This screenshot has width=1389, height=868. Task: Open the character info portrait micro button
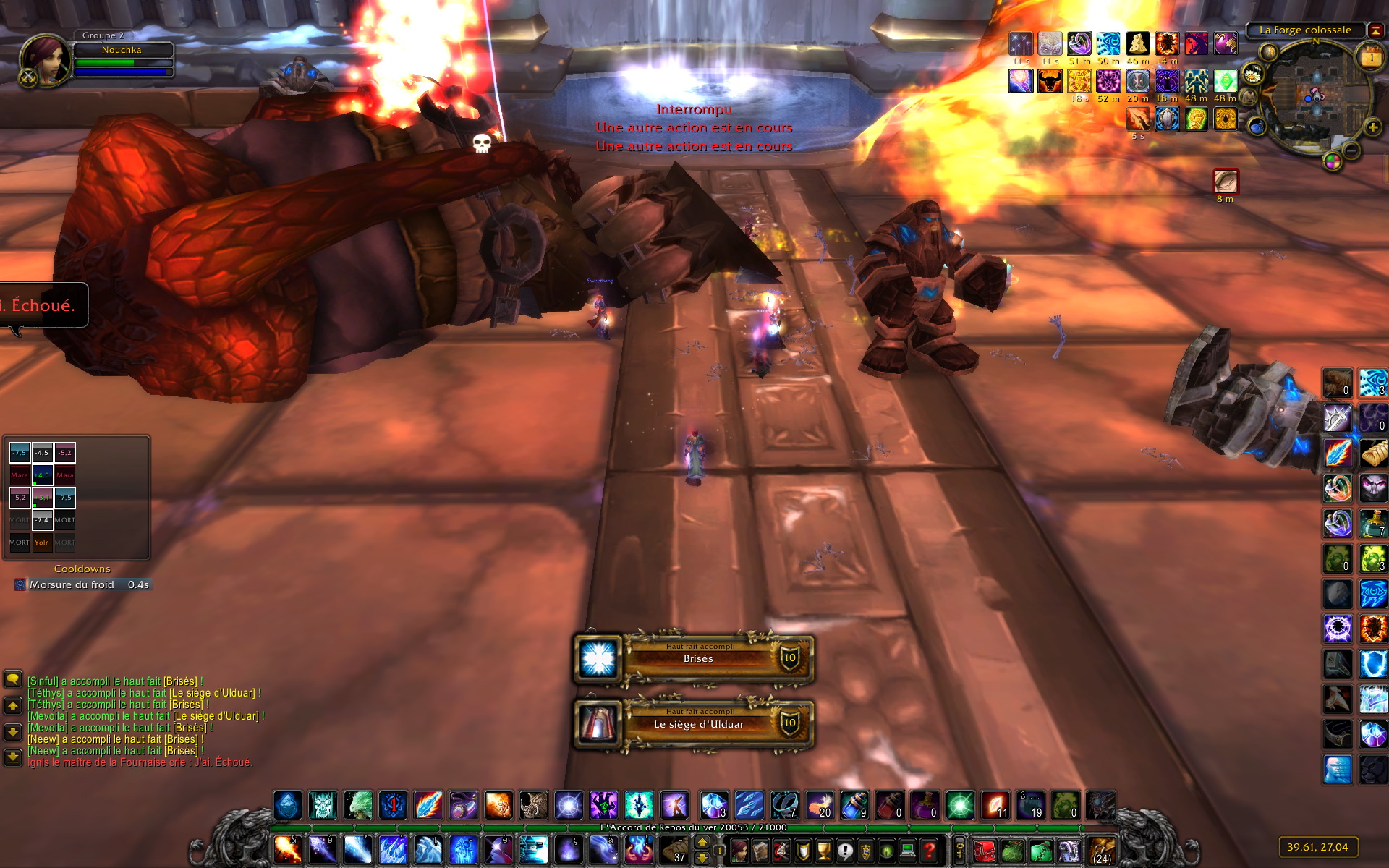pos(739,851)
